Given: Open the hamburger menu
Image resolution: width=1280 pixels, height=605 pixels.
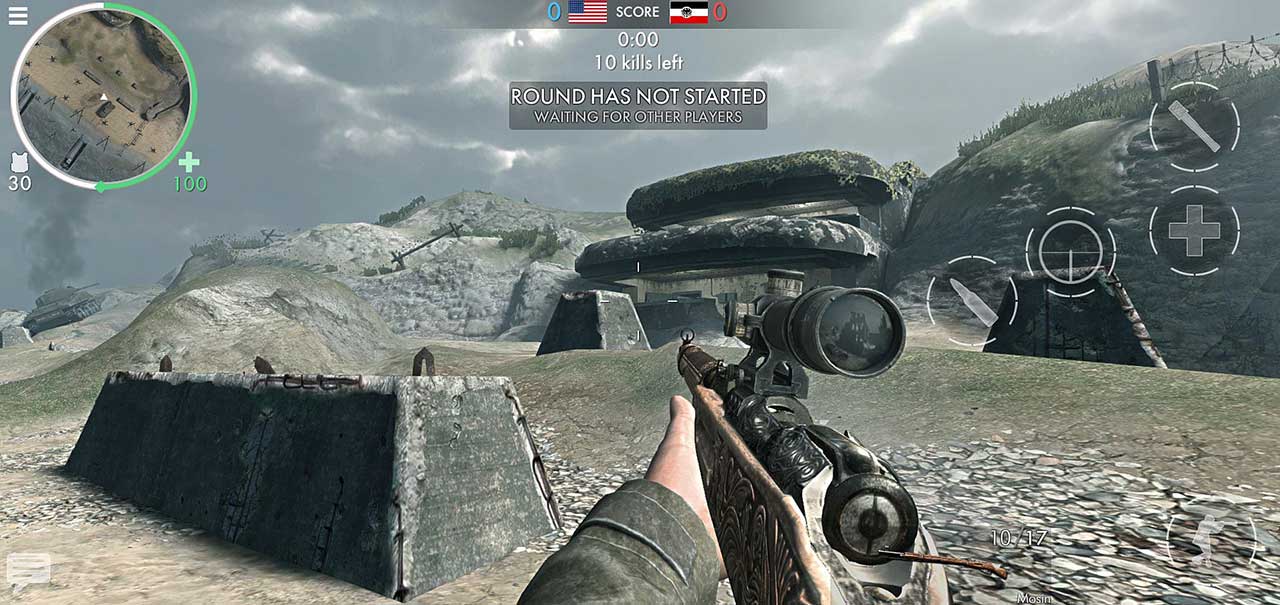Looking at the screenshot, I should pos(18,16).
